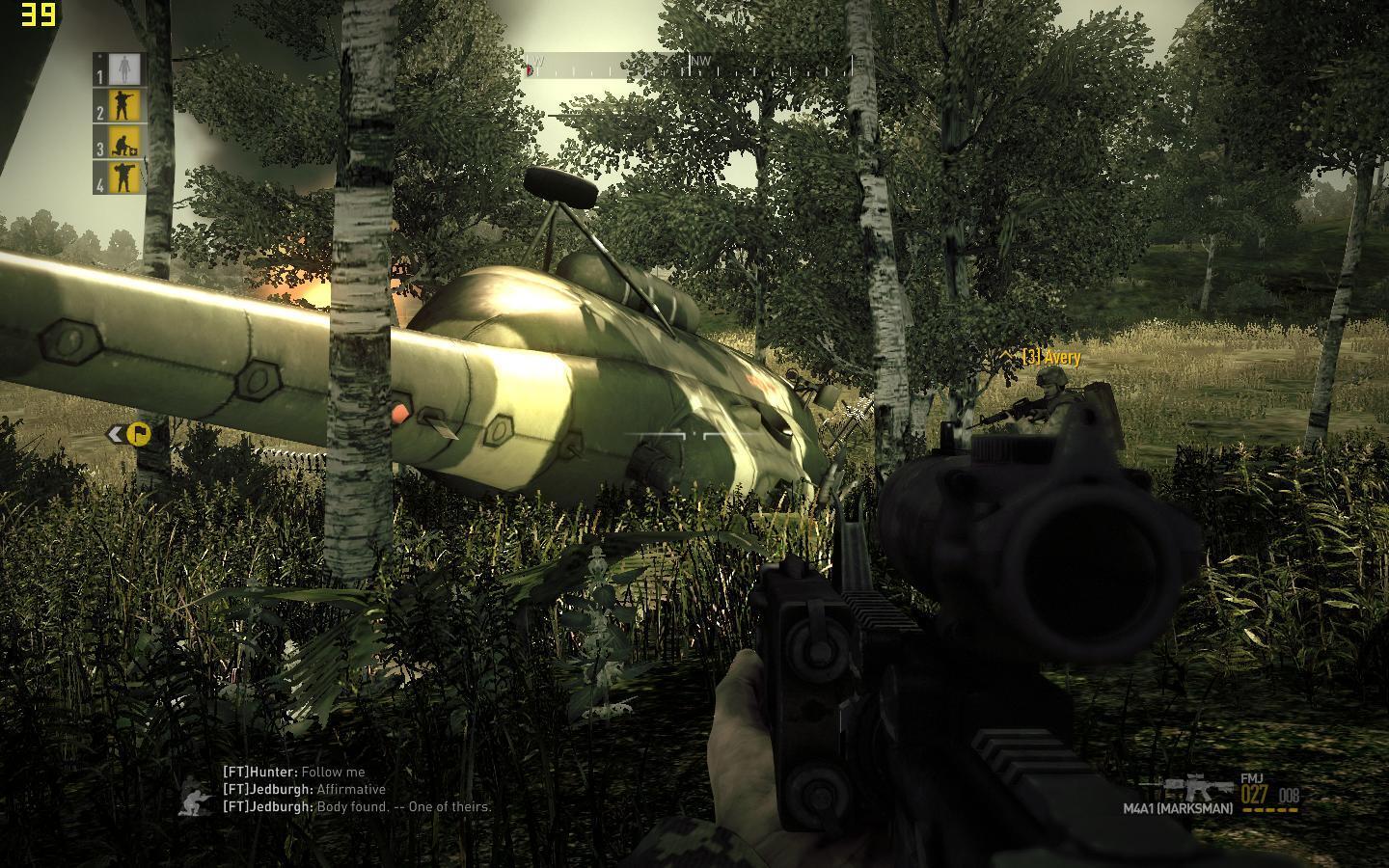Click the yellow waypoint flag marker
The image size is (1389, 868).
(138, 434)
